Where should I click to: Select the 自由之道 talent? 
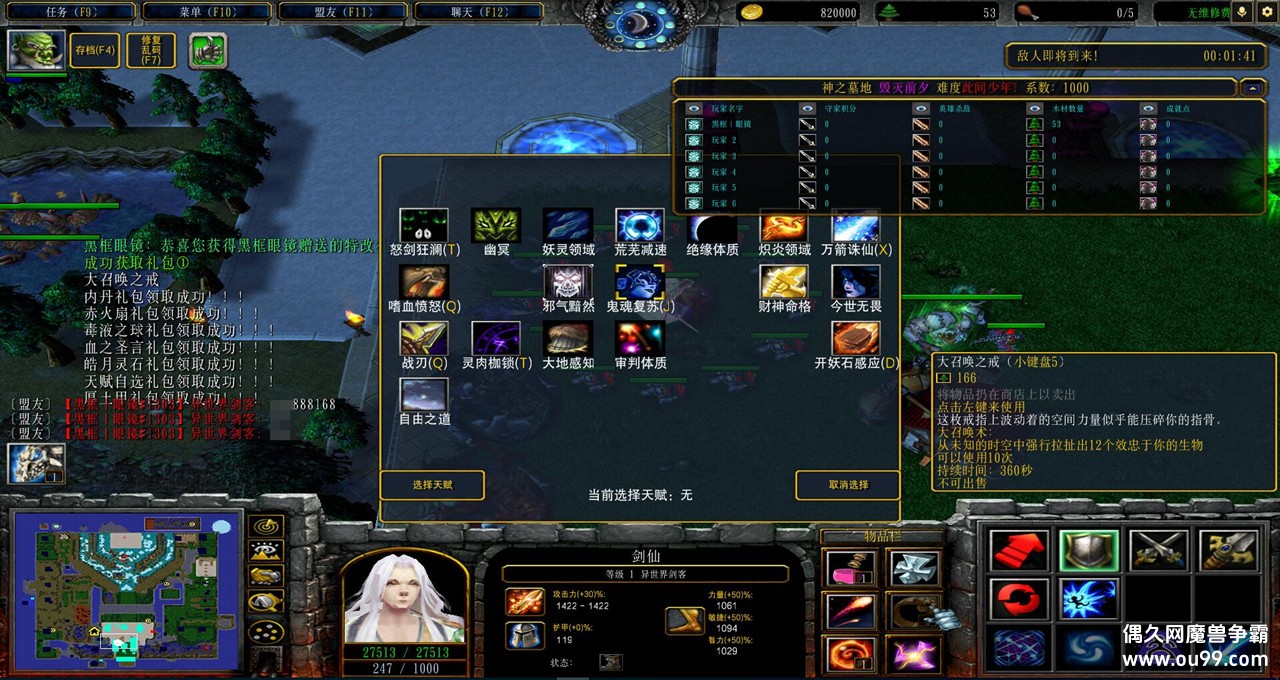click(x=424, y=395)
